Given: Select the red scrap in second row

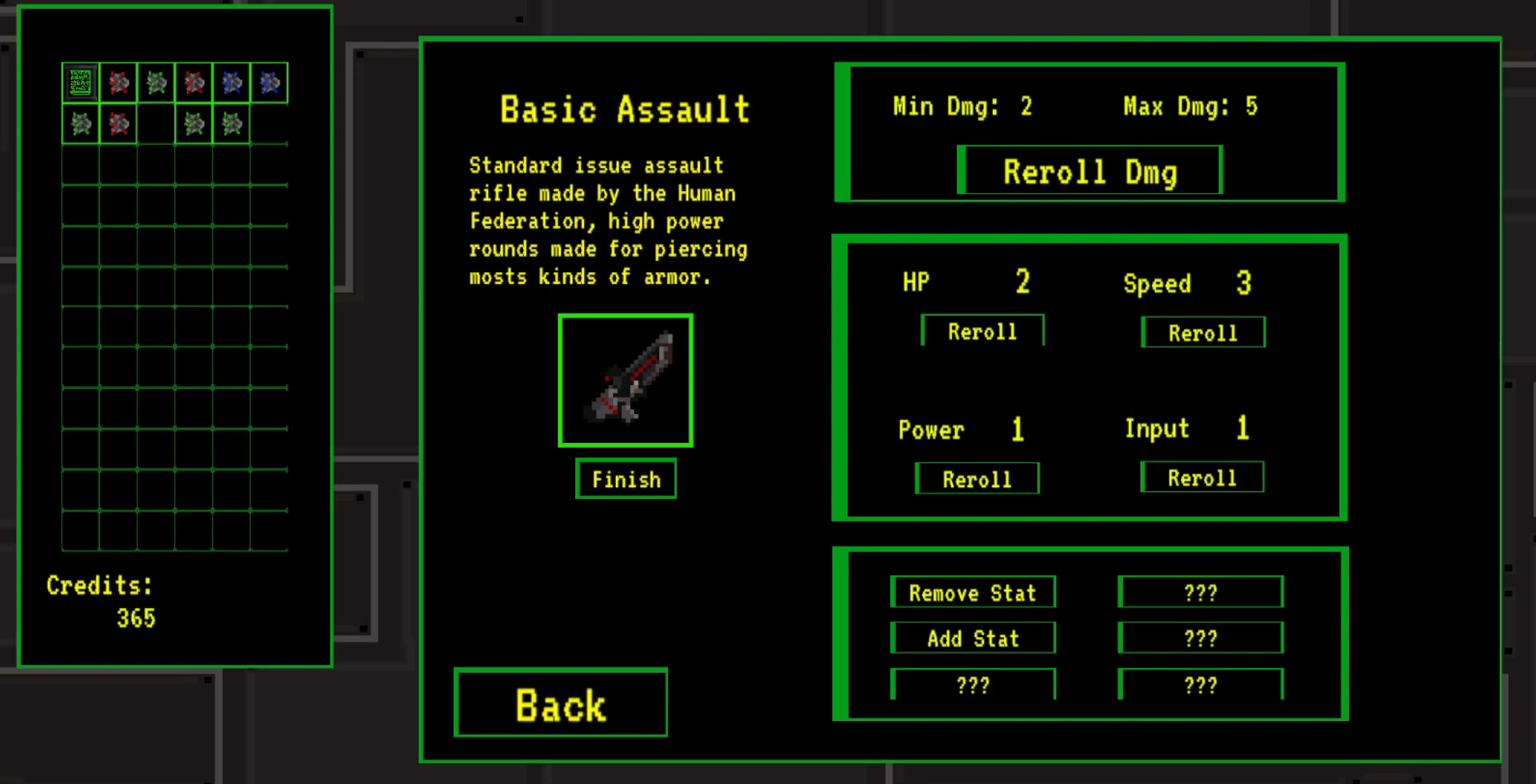Looking at the screenshot, I should (118, 122).
